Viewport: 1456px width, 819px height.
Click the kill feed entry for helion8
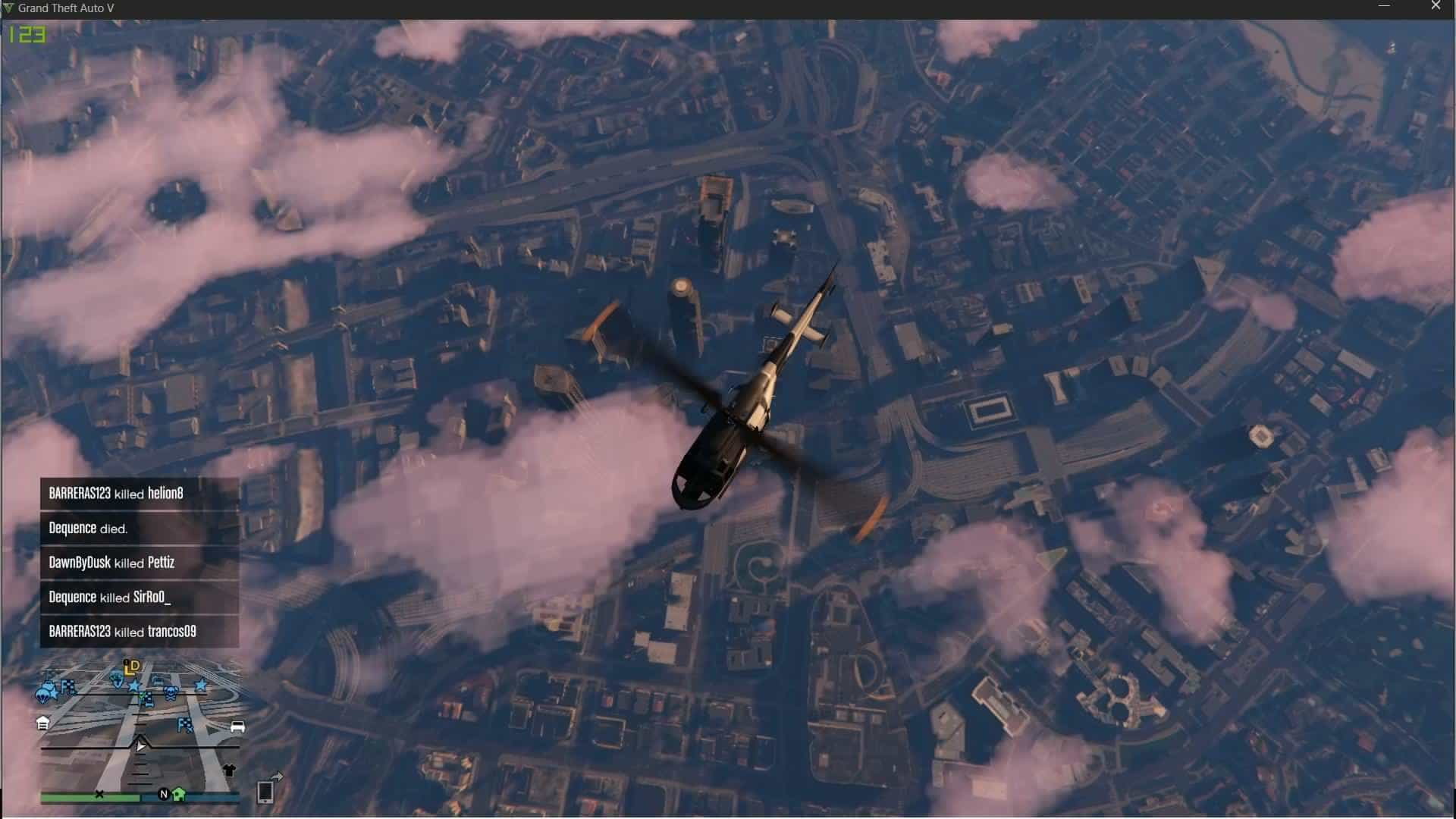pyautogui.click(x=140, y=494)
